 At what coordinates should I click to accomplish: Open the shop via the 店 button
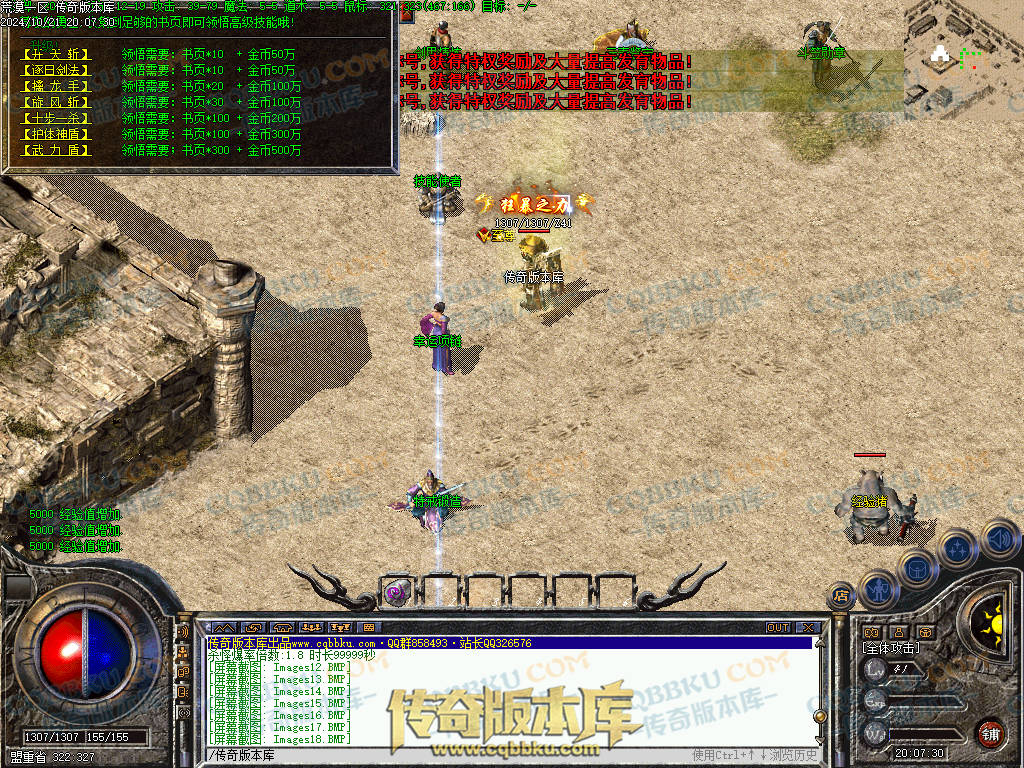tap(841, 597)
